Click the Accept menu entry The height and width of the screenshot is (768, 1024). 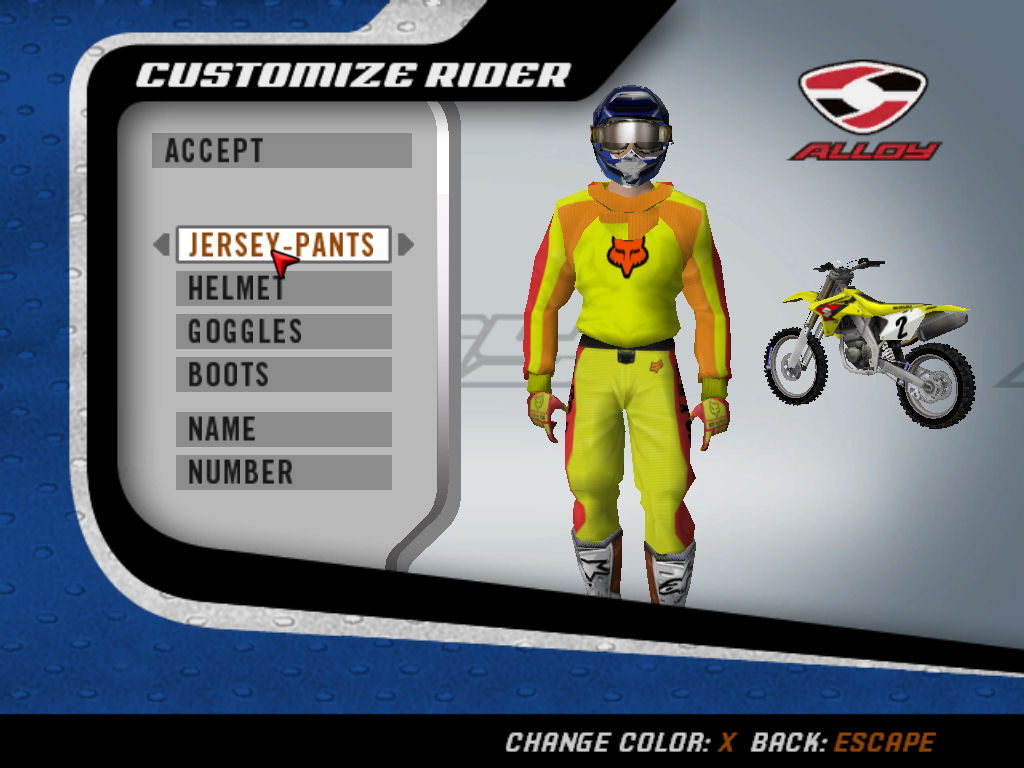(x=281, y=151)
